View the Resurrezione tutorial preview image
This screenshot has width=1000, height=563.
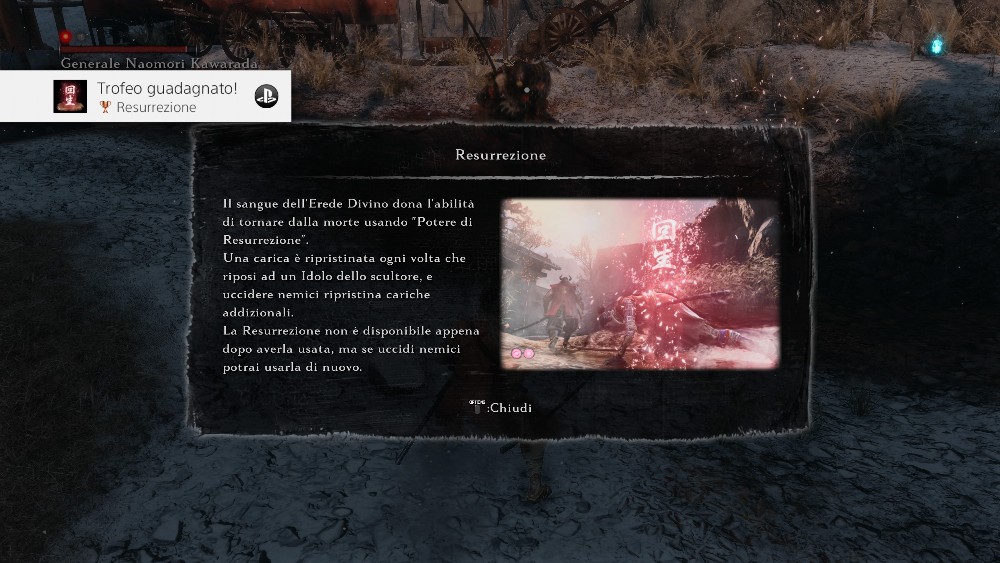pos(640,284)
